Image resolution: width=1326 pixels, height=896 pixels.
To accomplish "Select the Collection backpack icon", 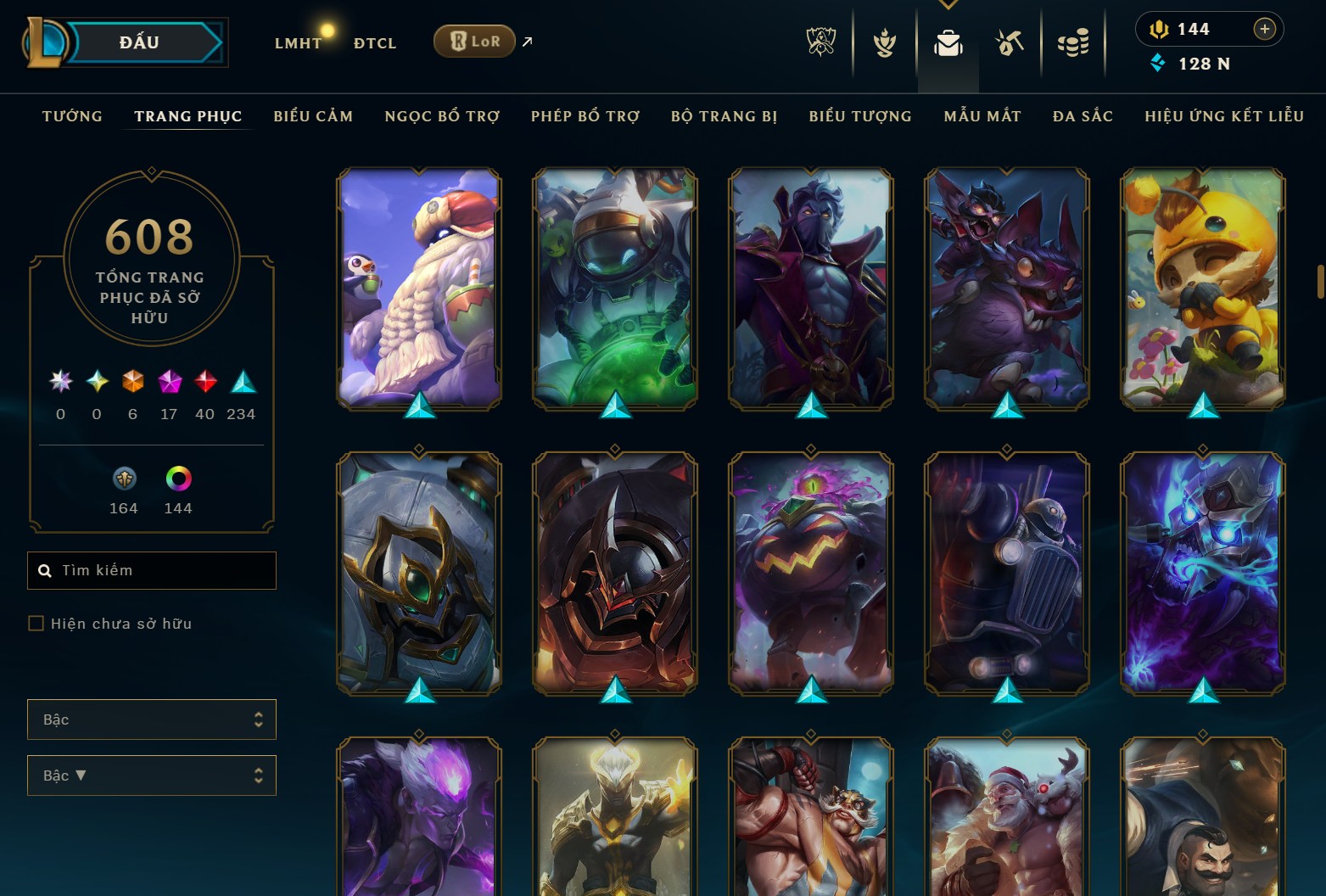I will tap(948, 44).
